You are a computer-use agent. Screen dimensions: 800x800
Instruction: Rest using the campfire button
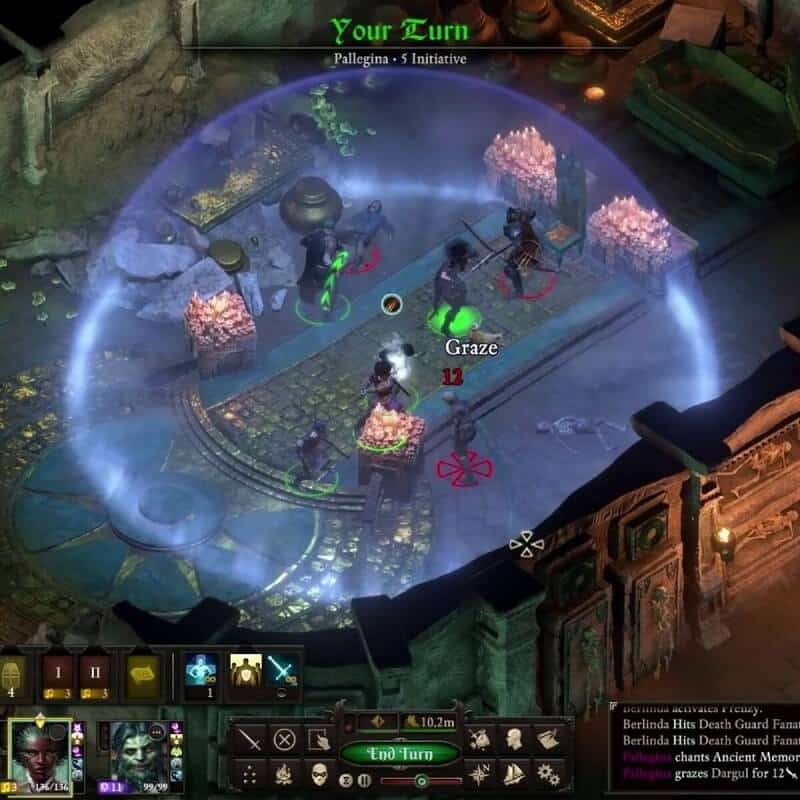286,774
